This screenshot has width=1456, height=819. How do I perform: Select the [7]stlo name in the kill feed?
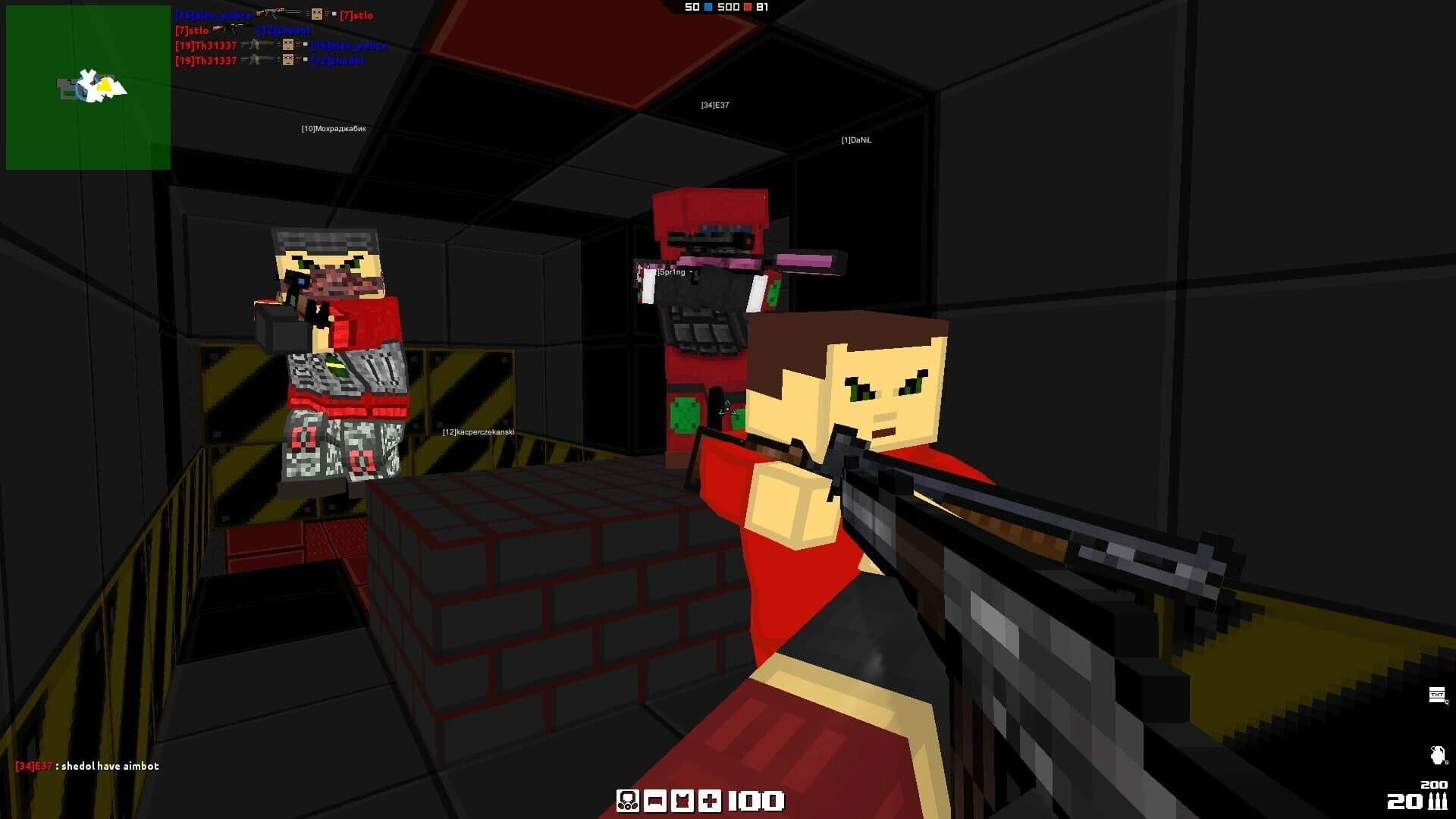coord(356,15)
